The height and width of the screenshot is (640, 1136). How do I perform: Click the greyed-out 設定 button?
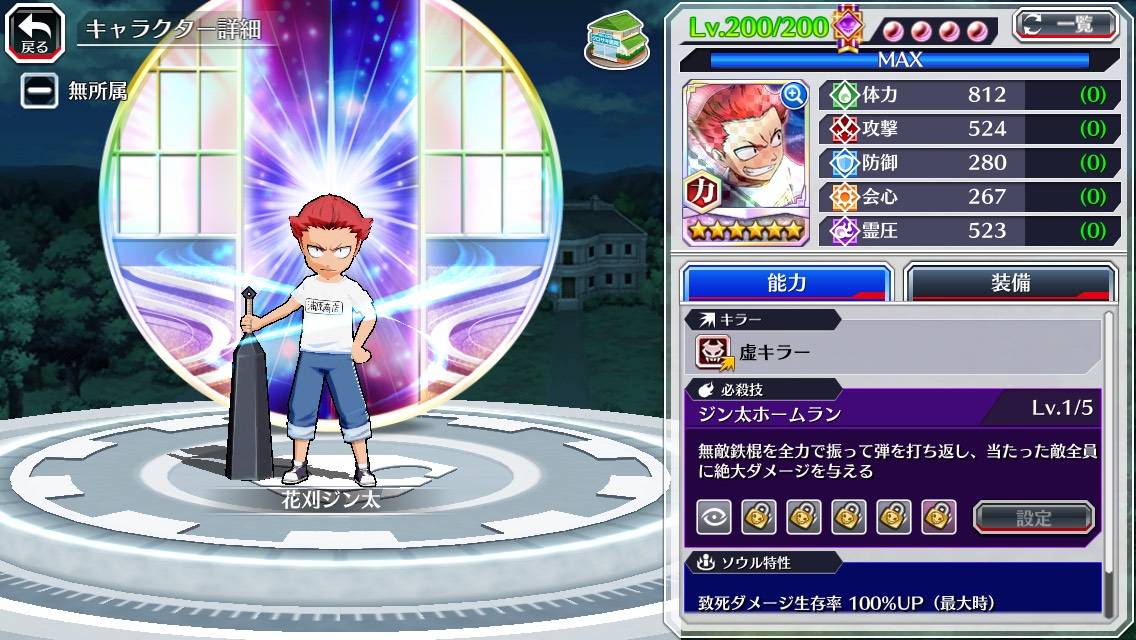1034,517
